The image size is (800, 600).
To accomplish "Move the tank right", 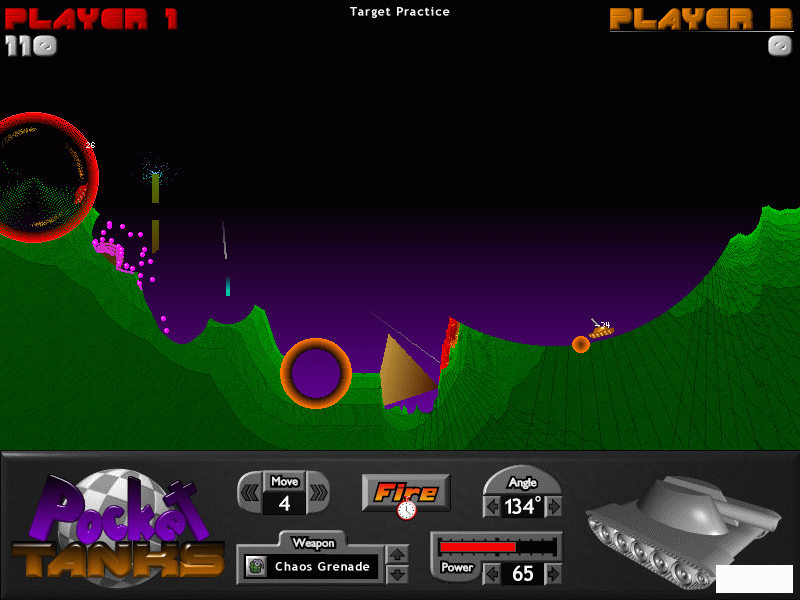I will 318,492.
